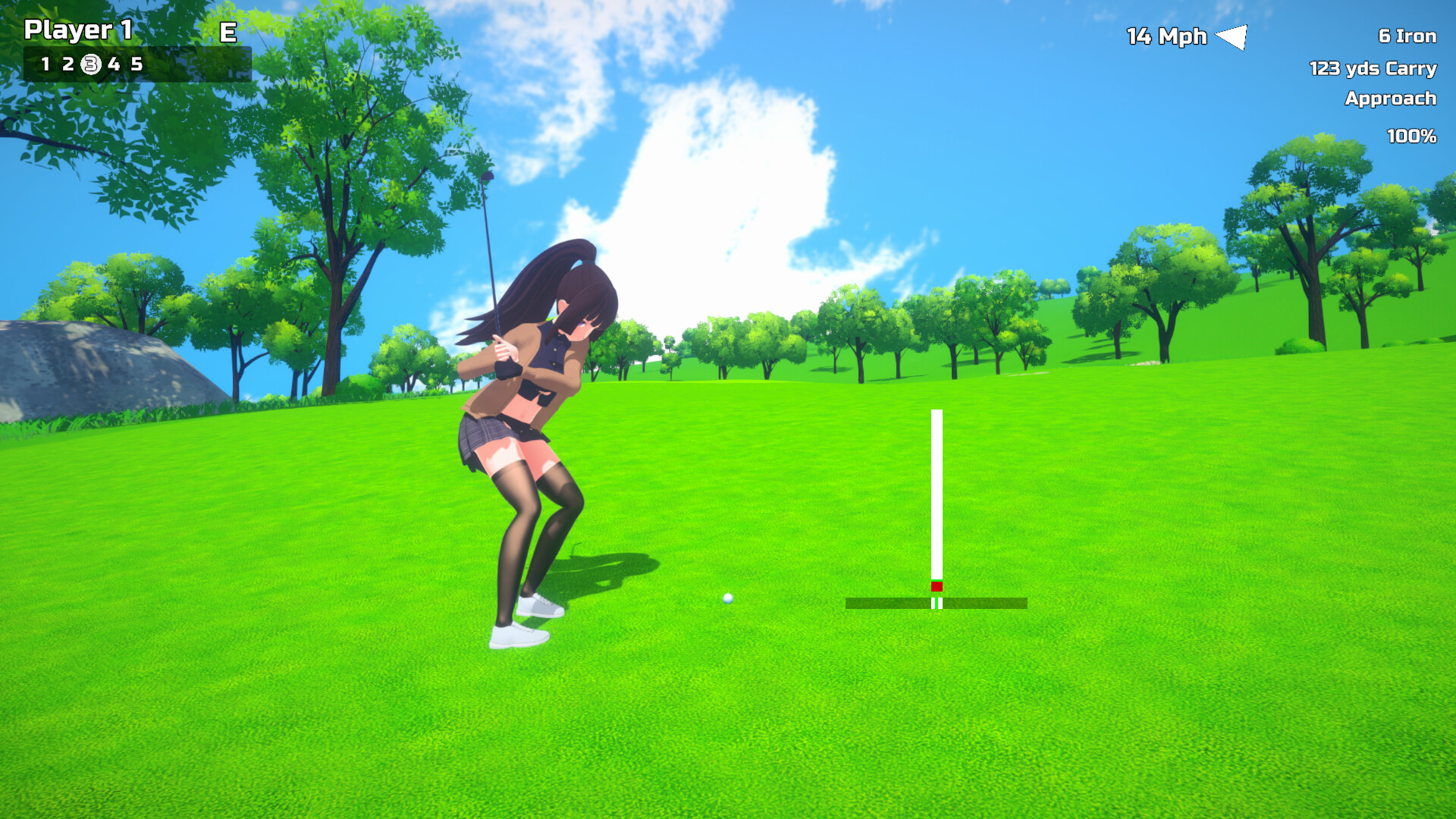
Task: Select the circled hole 3 indicator
Action: [x=91, y=64]
